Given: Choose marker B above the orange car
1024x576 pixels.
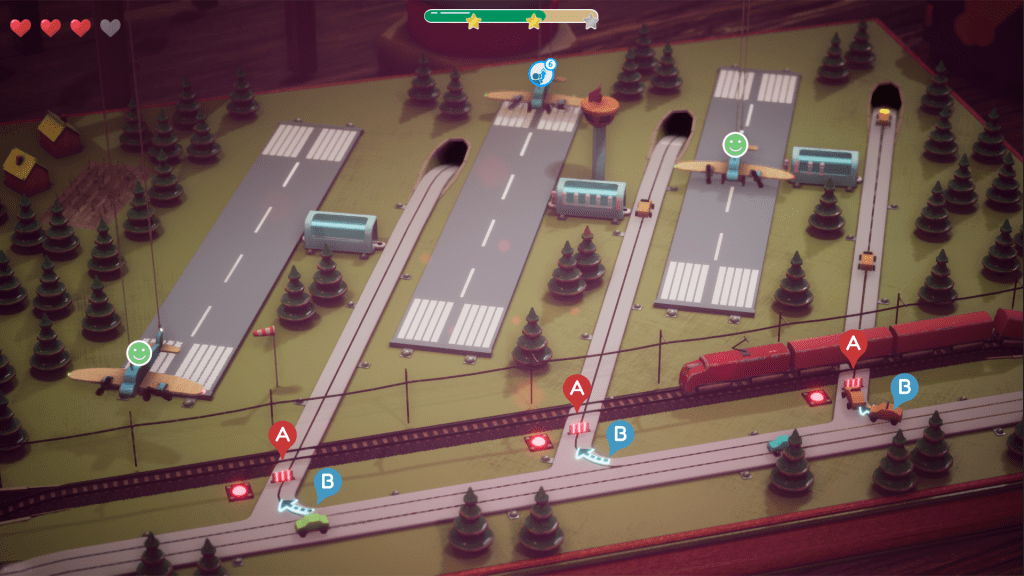Looking at the screenshot, I should pyautogui.click(x=904, y=387).
